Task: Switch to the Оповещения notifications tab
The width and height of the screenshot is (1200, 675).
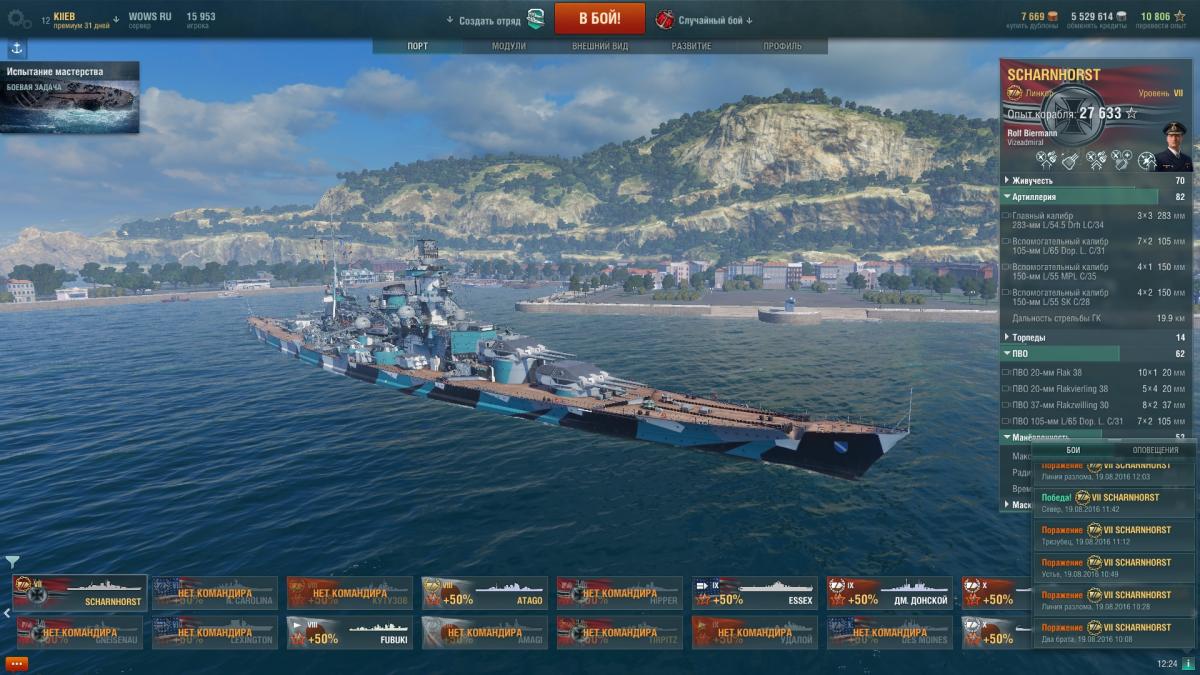Action: click(x=1154, y=450)
